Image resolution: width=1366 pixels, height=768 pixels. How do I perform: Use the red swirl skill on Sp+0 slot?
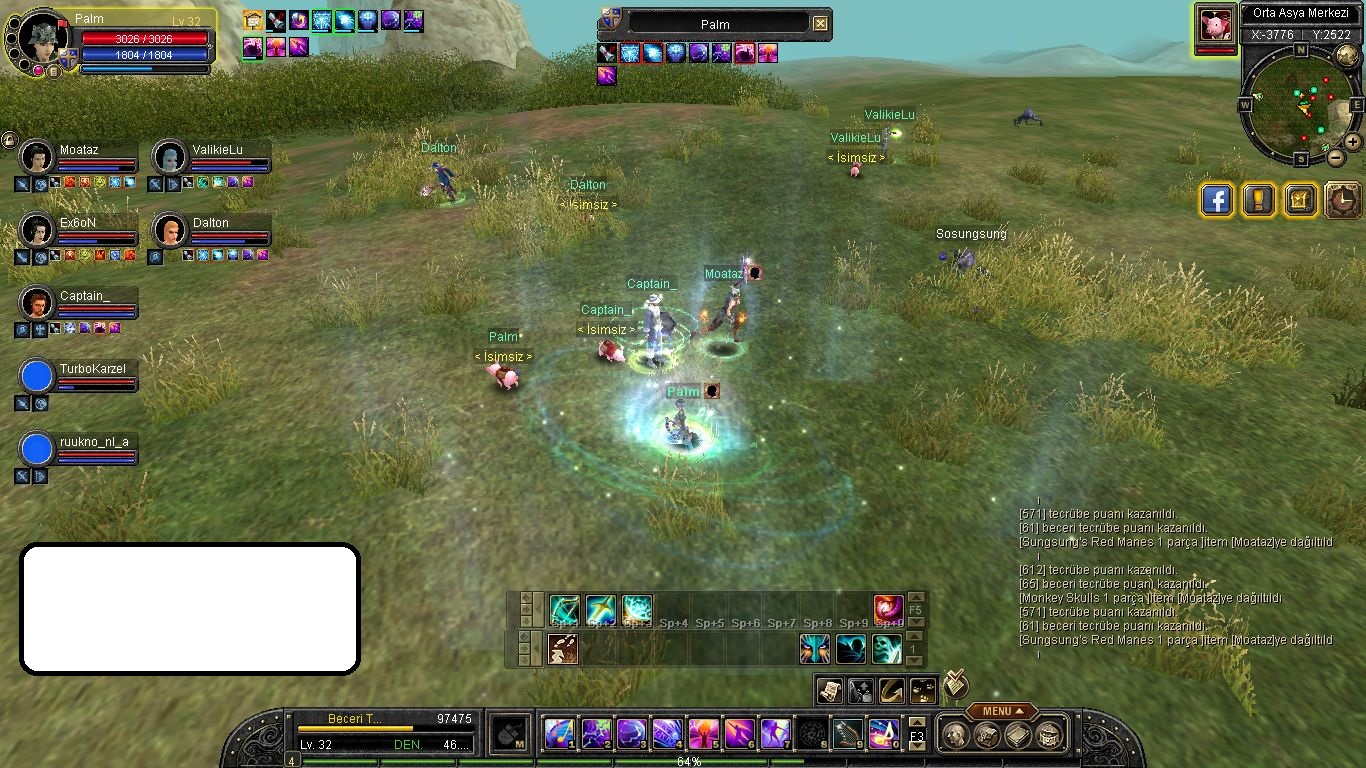(x=888, y=608)
